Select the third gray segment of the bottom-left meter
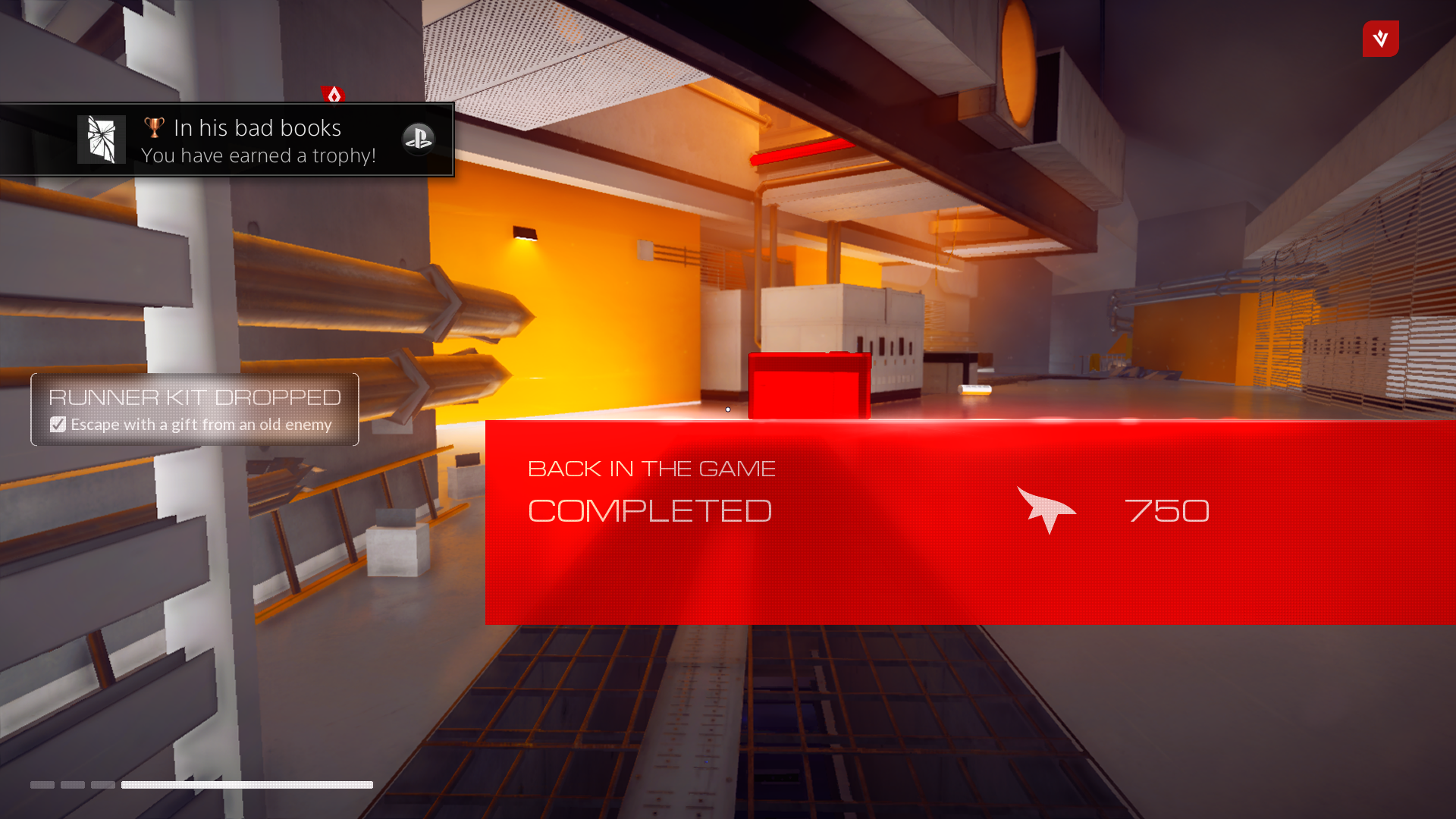This screenshot has width=1456, height=819. click(104, 786)
